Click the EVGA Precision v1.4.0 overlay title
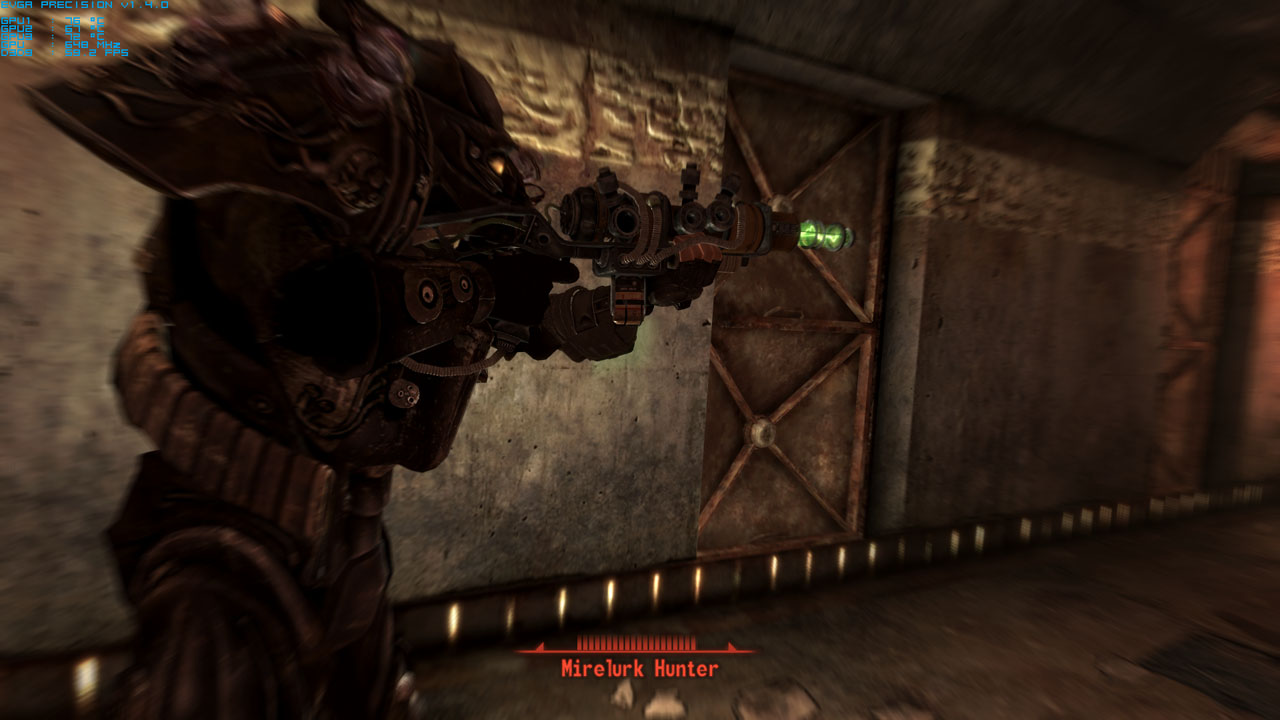 point(84,5)
